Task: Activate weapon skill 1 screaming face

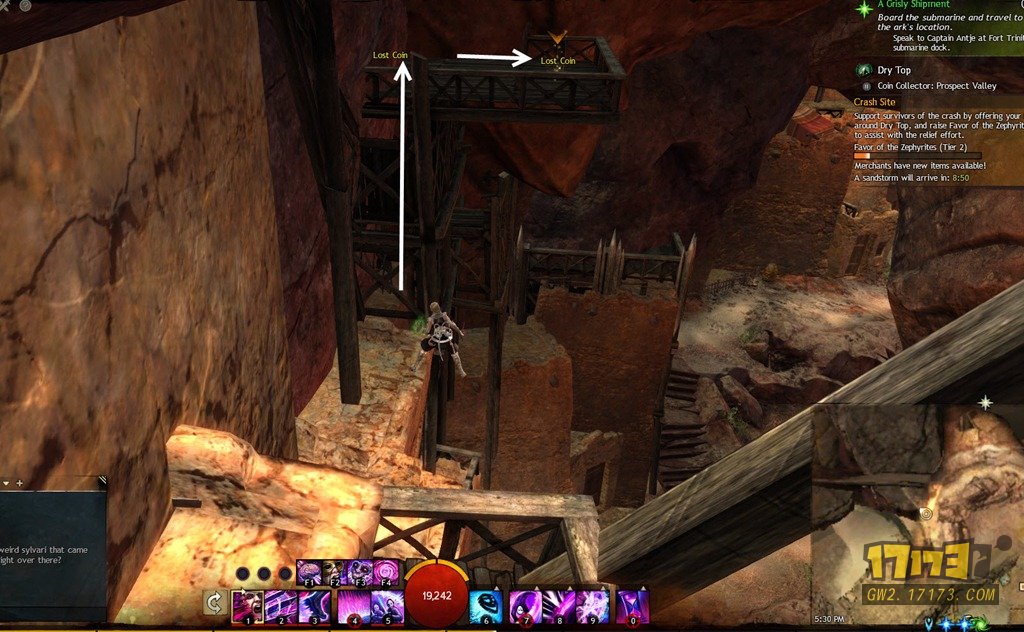Action: point(247,606)
